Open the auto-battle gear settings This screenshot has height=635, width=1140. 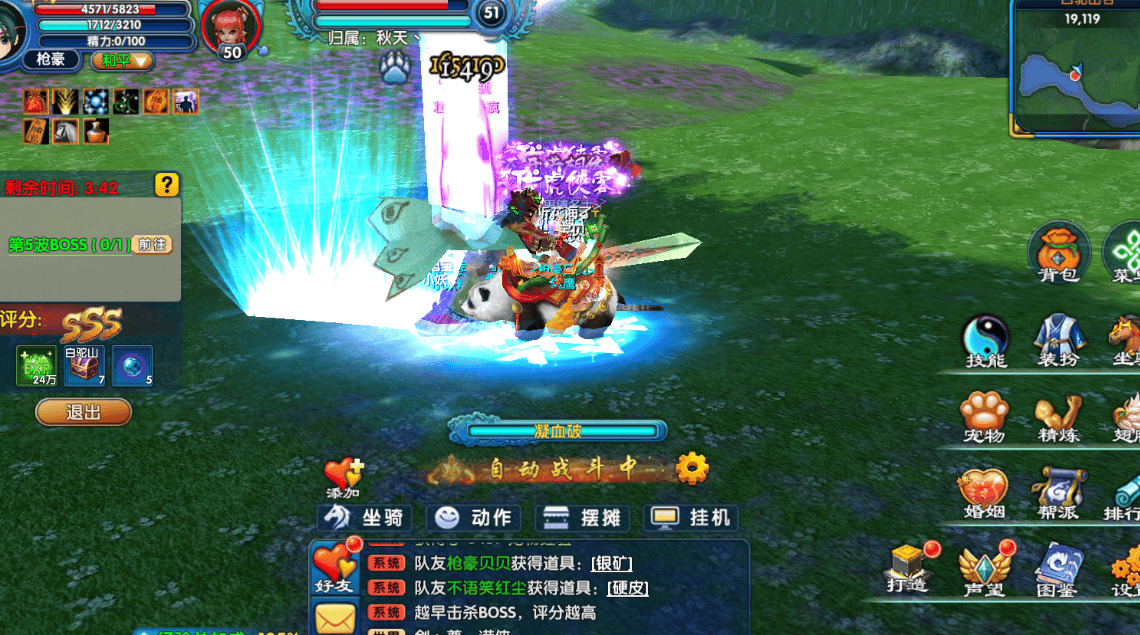coord(692,467)
